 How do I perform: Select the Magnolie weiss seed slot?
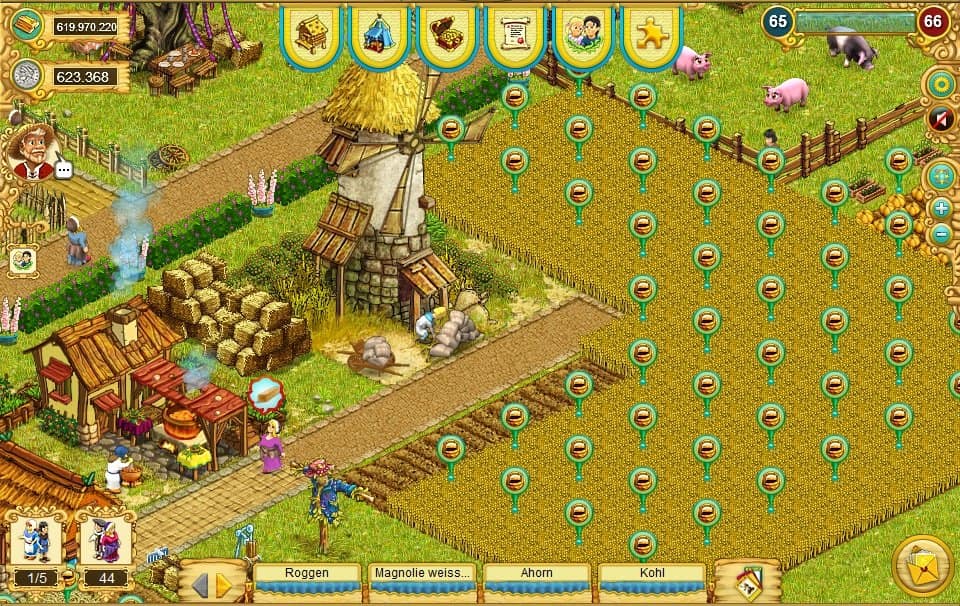(x=421, y=575)
